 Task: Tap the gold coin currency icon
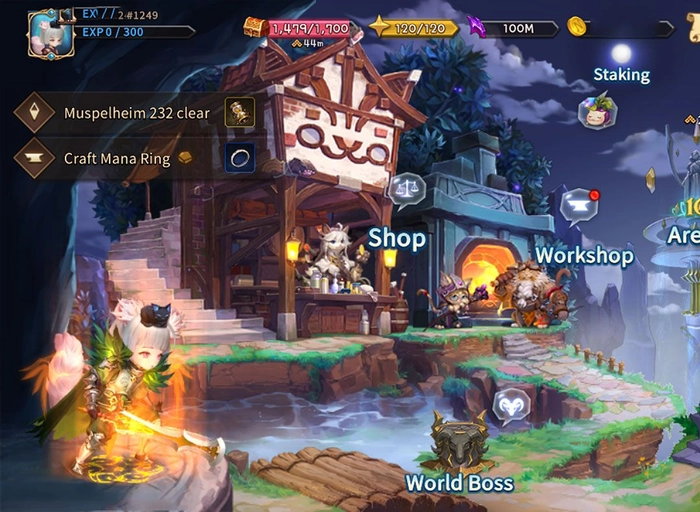point(577,27)
